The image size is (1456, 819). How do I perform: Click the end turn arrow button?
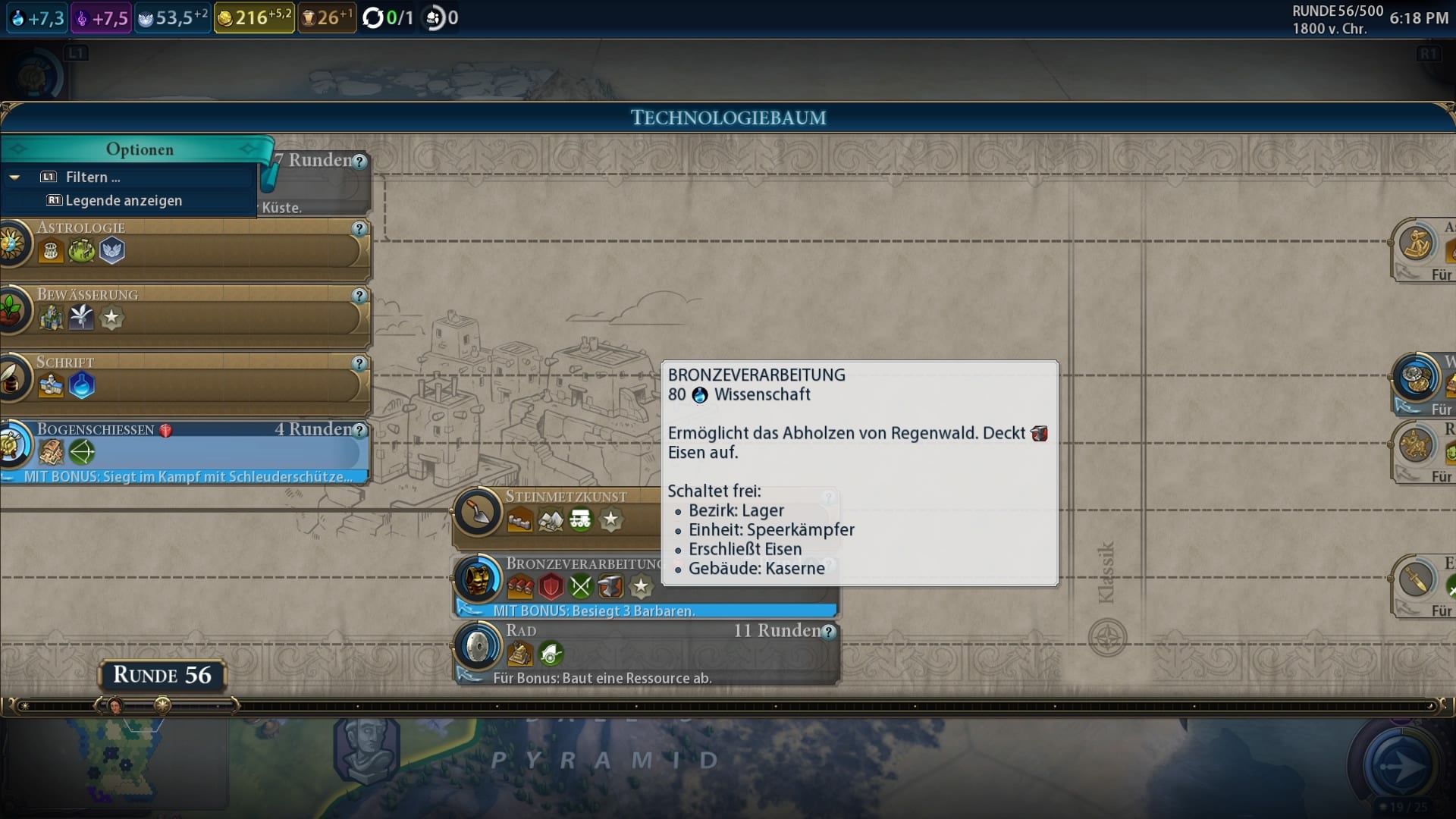[x=1400, y=766]
